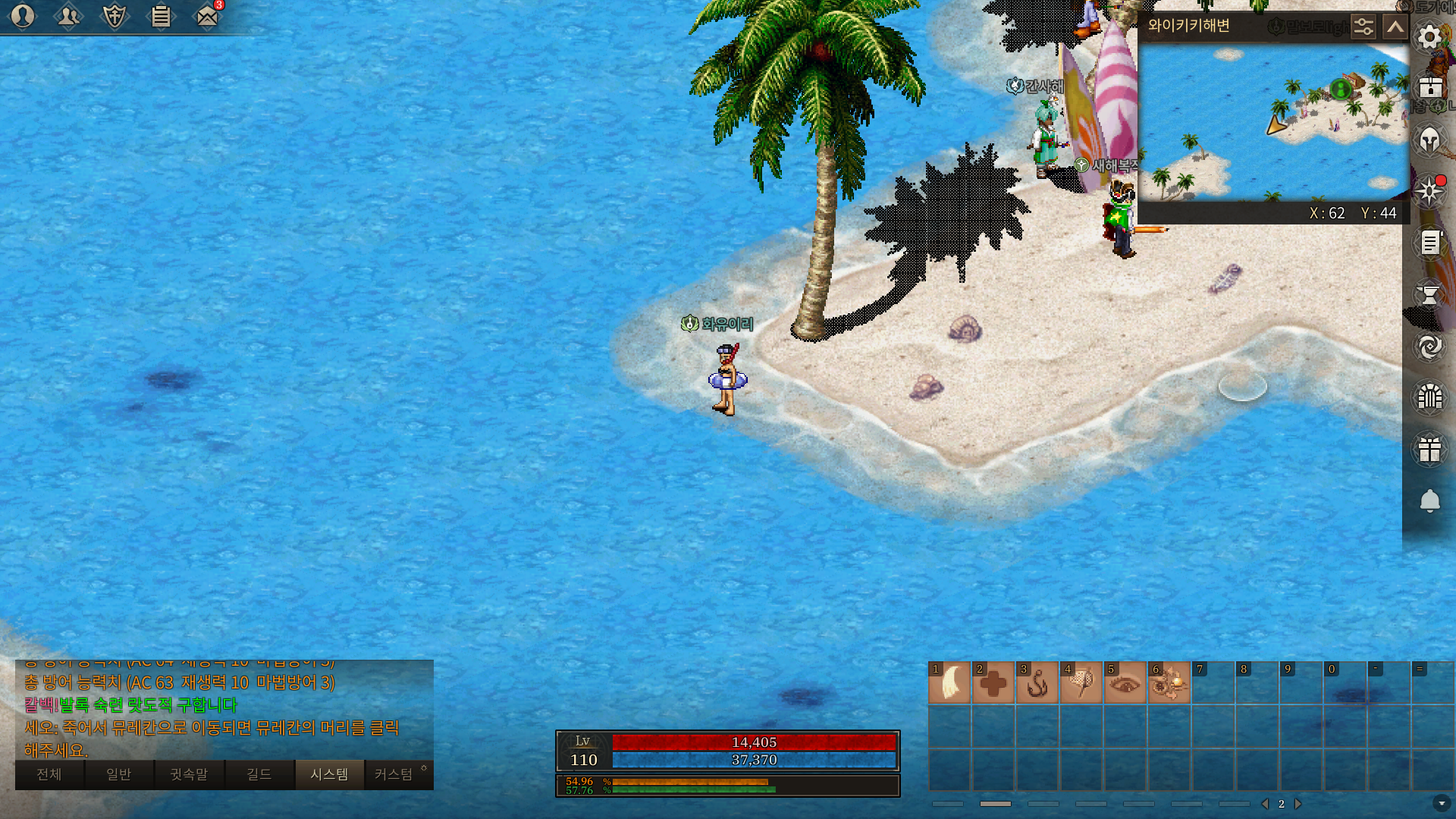
Task: Open the treasure chest inventory icon
Action: pos(1429,87)
